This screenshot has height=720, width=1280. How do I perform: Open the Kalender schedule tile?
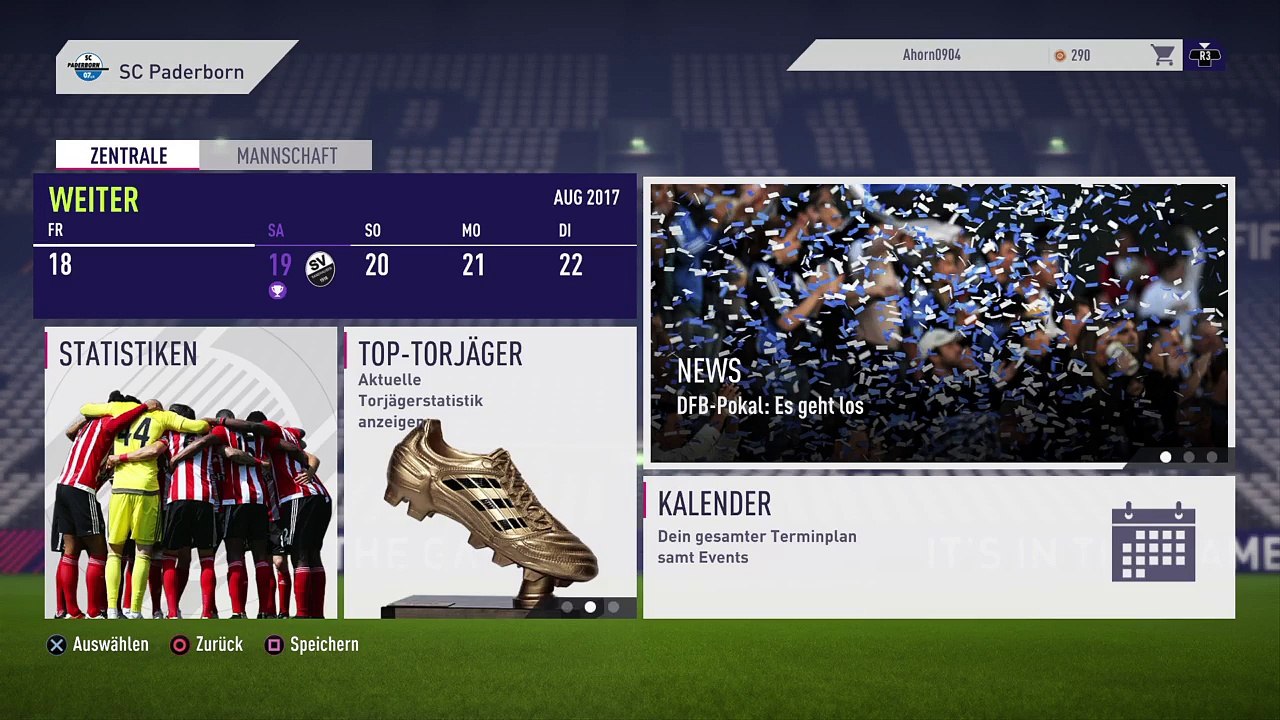pos(938,547)
